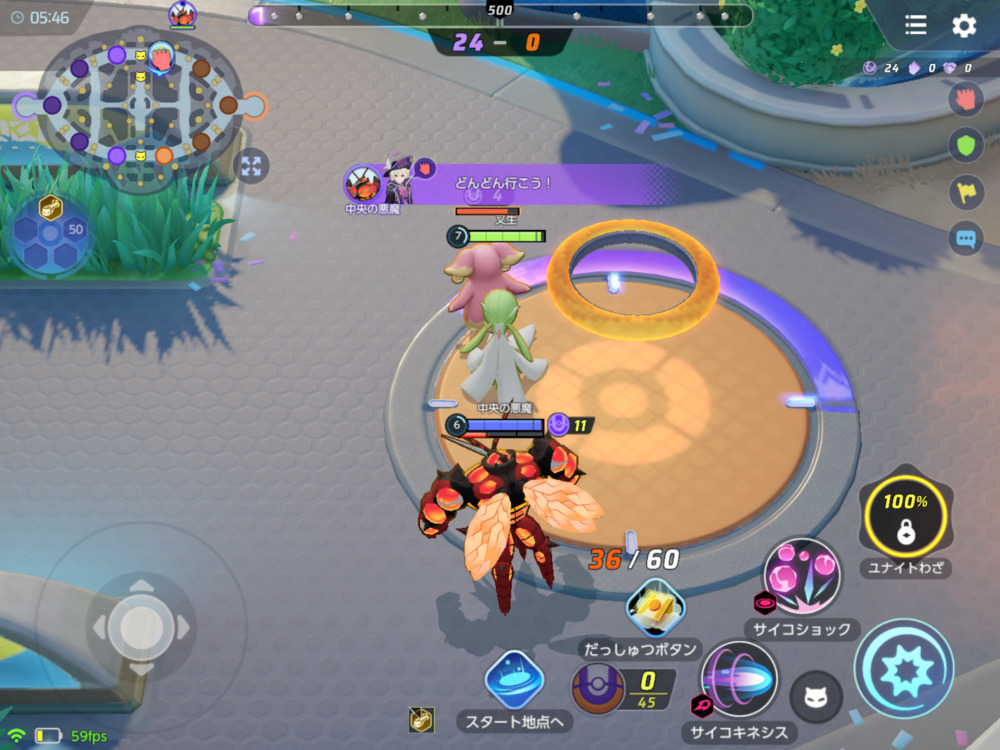Open the scoreboard list menu

tap(916, 26)
